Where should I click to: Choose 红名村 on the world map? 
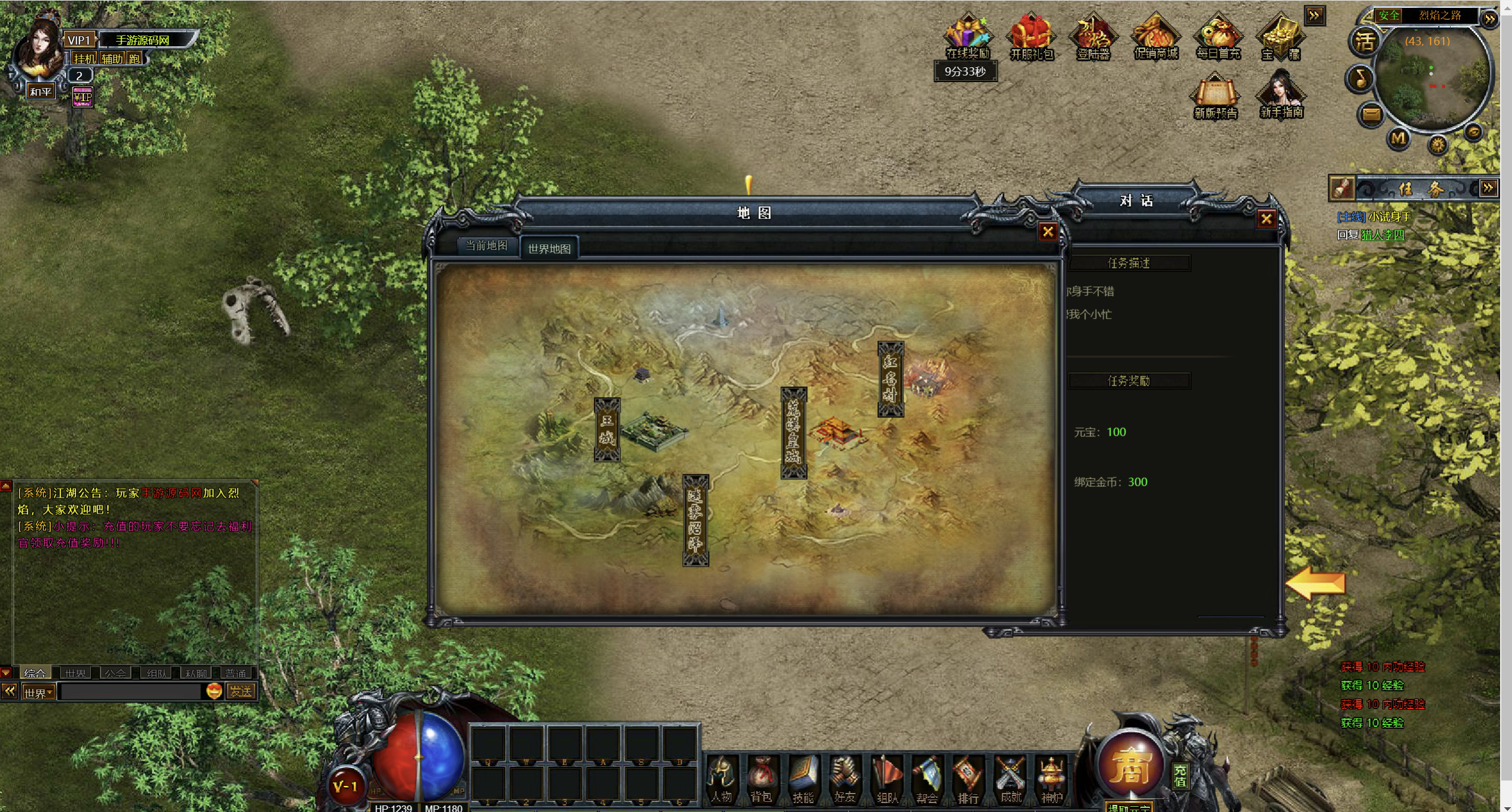(890, 379)
